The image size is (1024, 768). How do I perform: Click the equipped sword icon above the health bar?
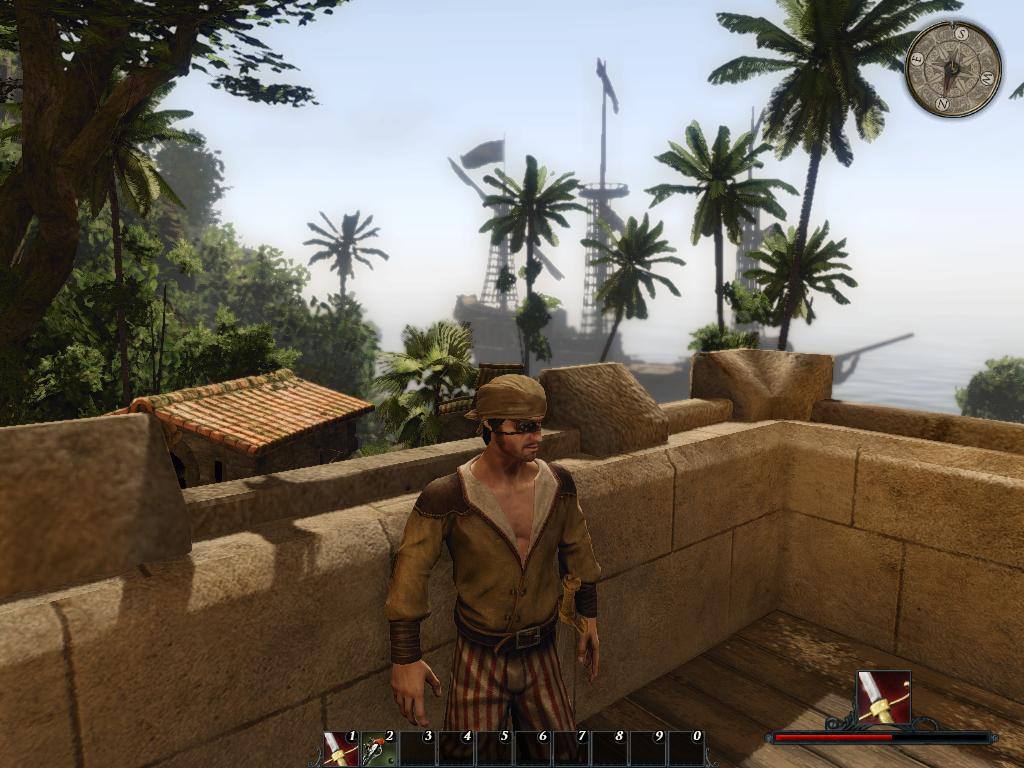884,697
